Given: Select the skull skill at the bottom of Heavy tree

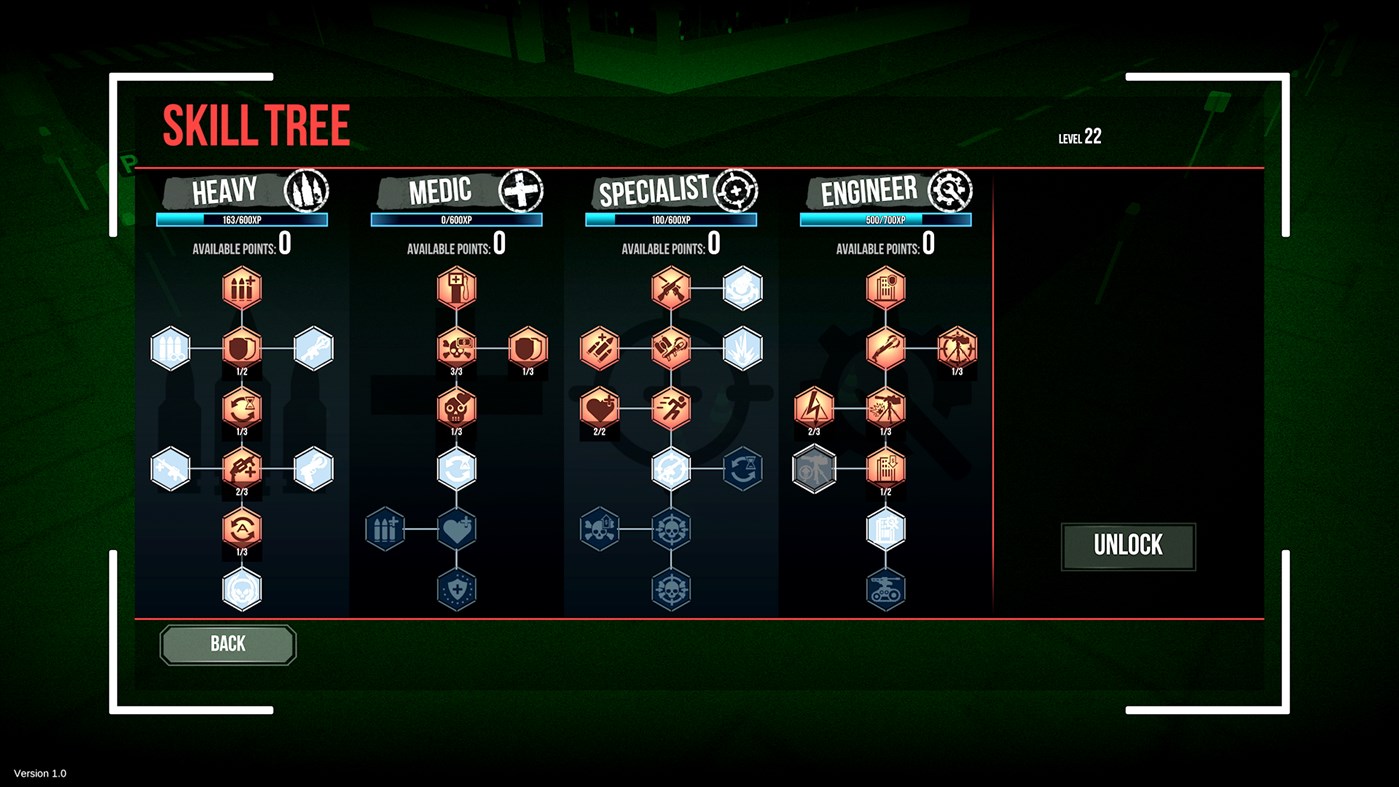Looking at the screenshot, I should coord(241,589).
